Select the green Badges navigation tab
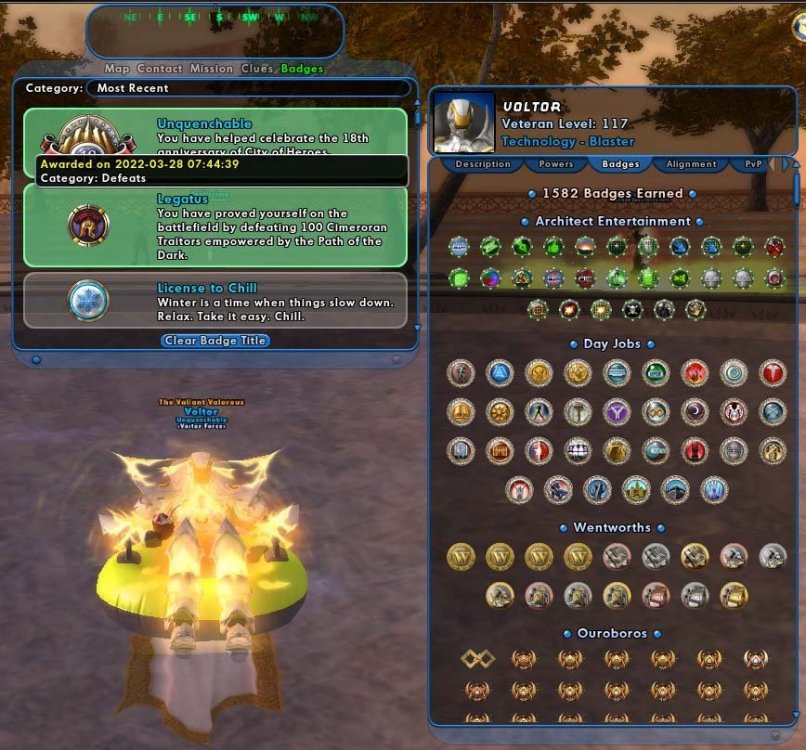Screen dimensions: 806x750 pyautogui.click(x=302, y=69)
